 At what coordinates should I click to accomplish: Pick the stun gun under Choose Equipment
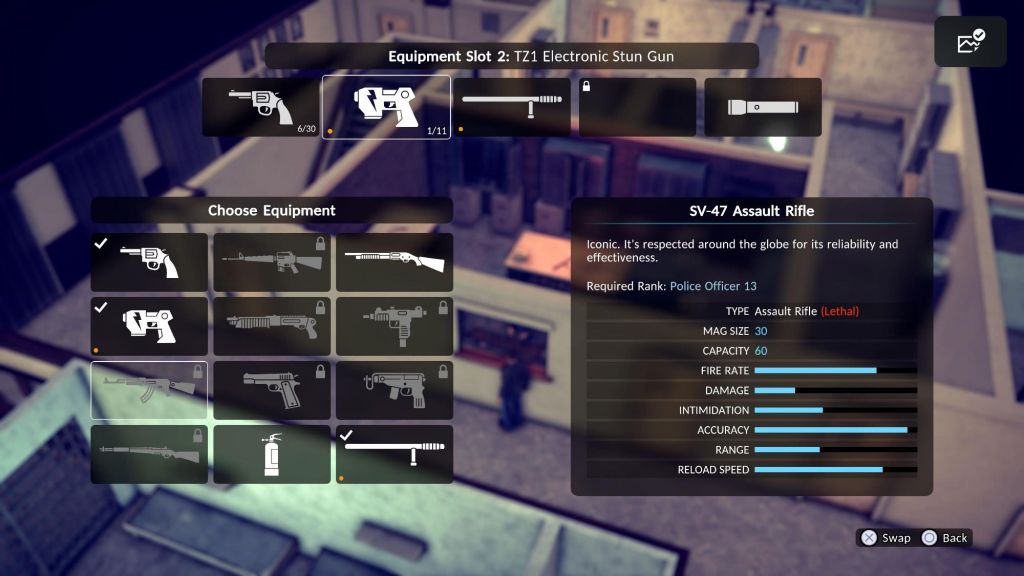tap(149, 327)
